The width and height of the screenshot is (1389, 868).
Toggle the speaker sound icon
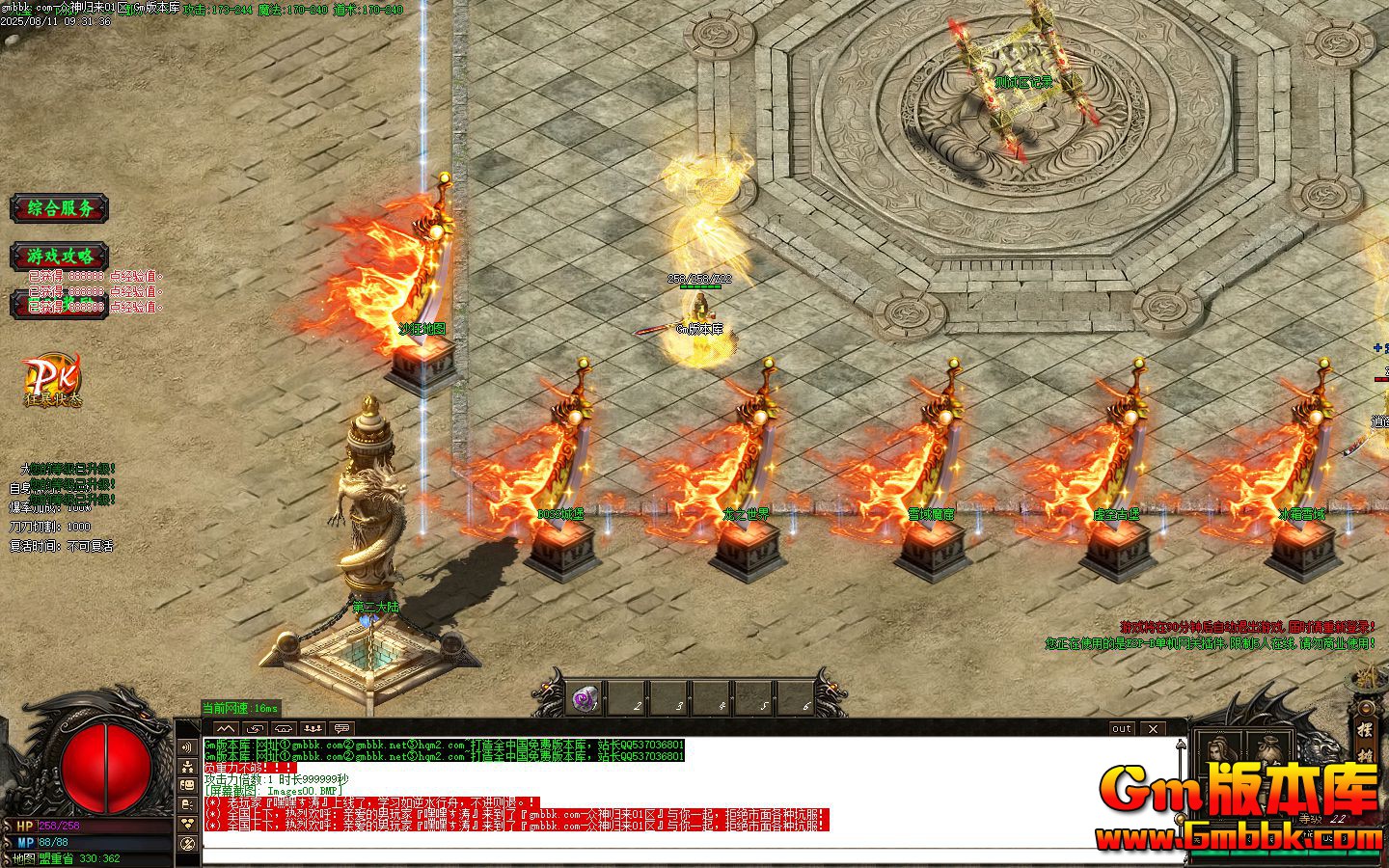186,746
